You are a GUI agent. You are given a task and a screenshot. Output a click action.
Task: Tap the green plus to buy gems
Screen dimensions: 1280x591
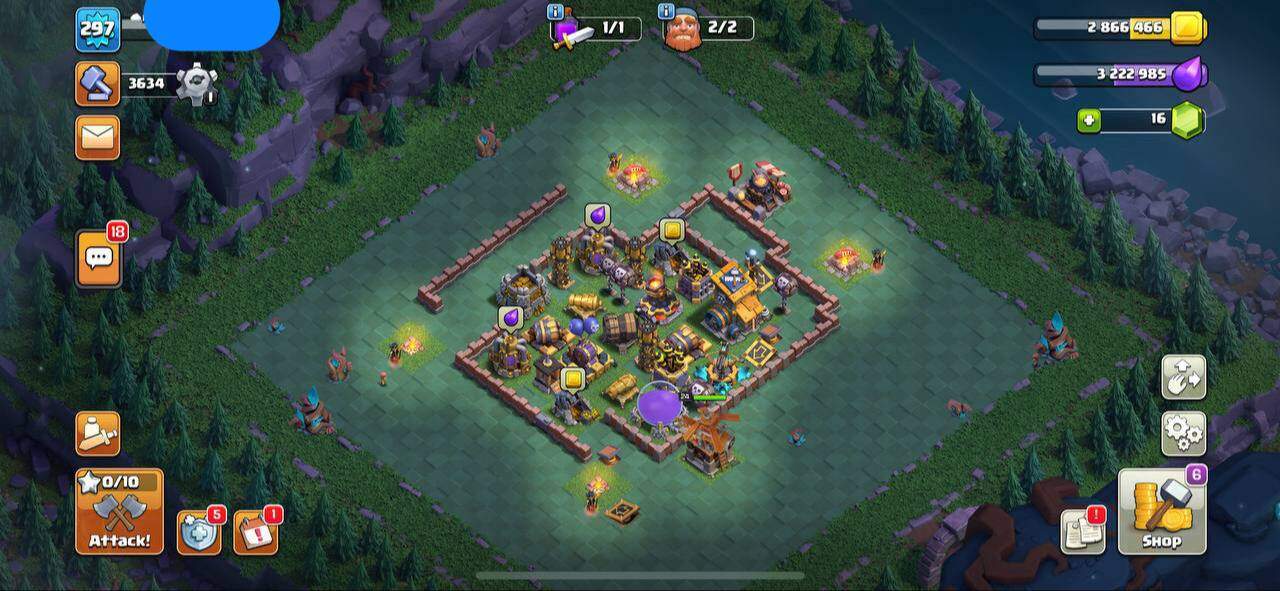[1089, 121]
